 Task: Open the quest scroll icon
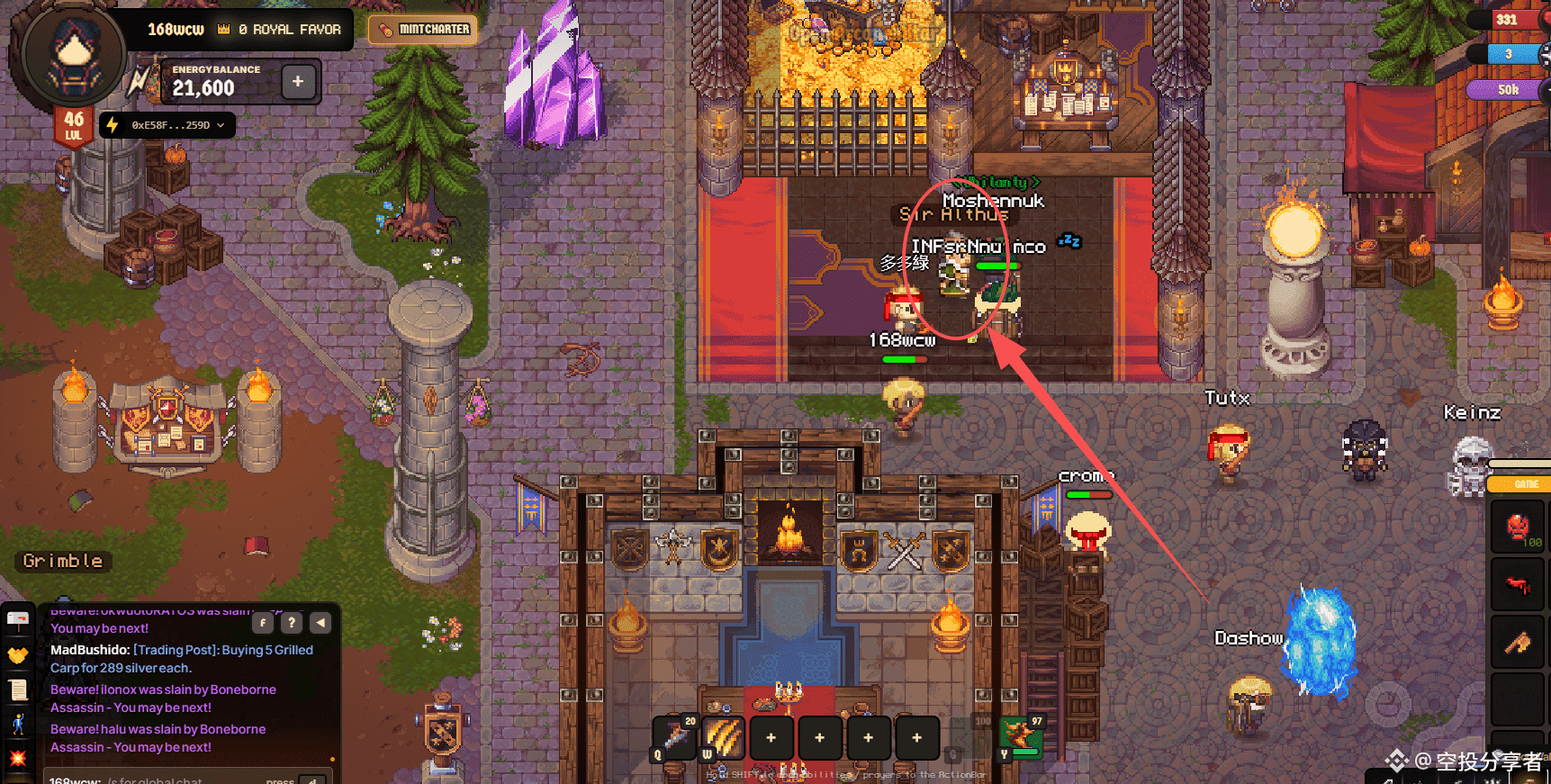18,689
